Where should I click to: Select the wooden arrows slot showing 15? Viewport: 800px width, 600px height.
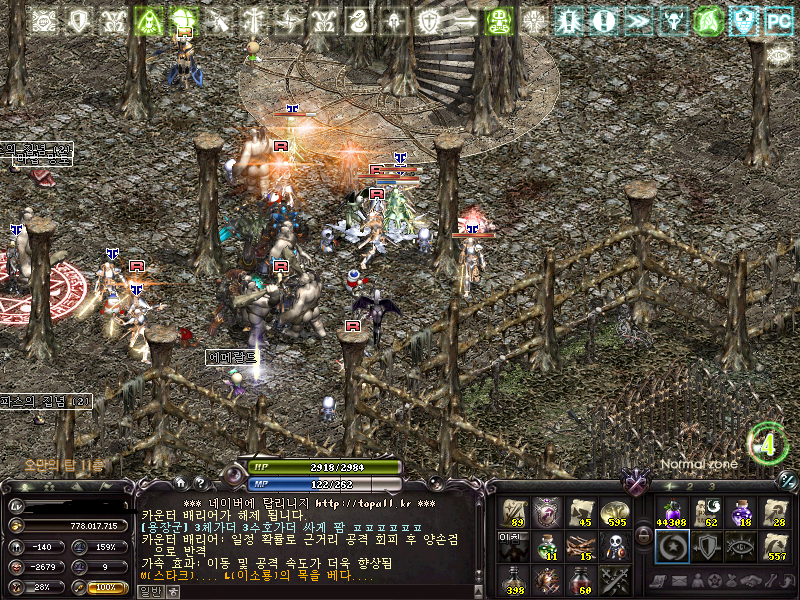581,546
